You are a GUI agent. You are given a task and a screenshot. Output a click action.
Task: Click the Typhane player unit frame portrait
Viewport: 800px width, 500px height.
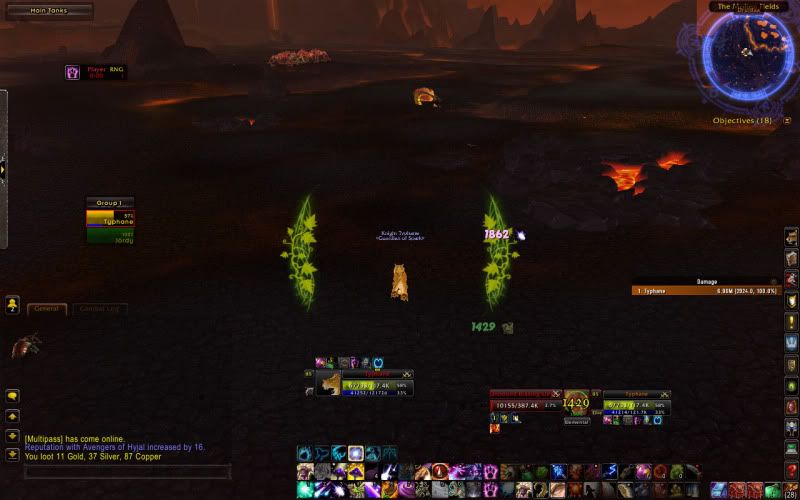(x=329, y=384)
